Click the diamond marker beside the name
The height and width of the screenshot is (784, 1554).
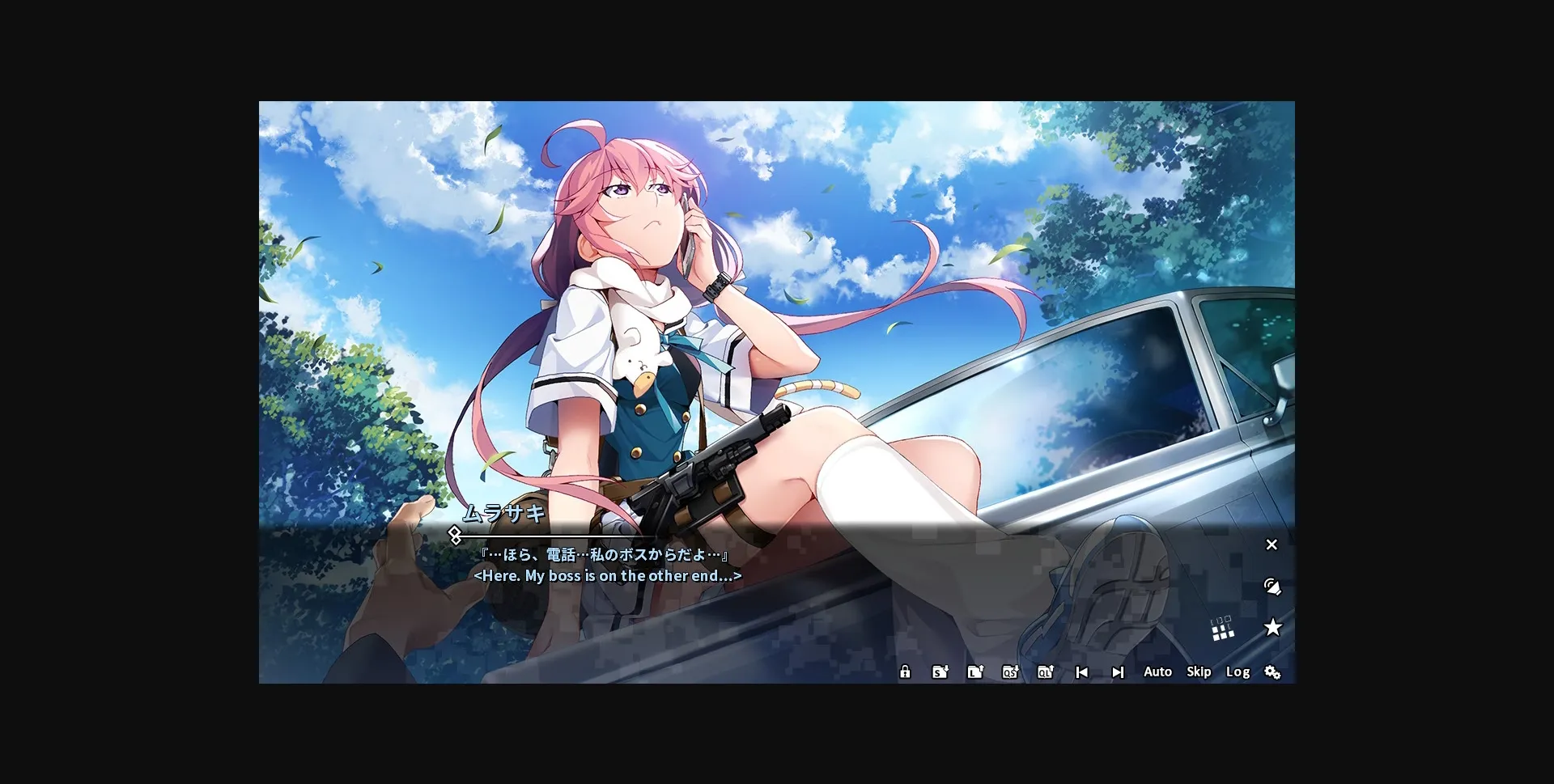[x=456, y=534]
